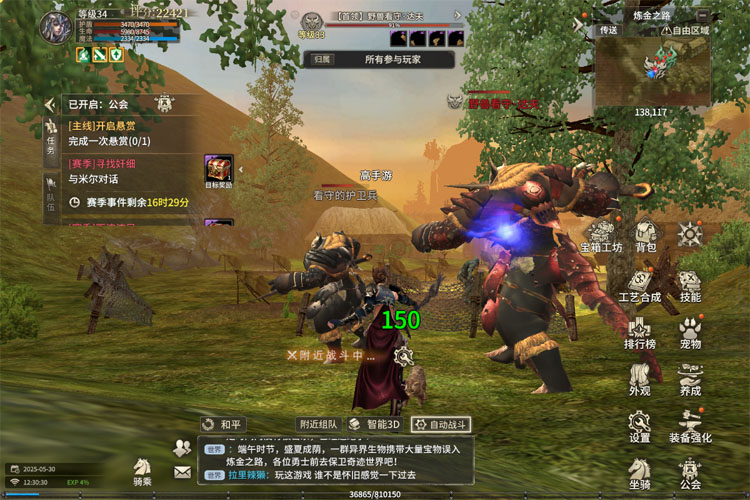Open the 坐骑 mount menu beside 公会
750x500 pixels.
640,473
